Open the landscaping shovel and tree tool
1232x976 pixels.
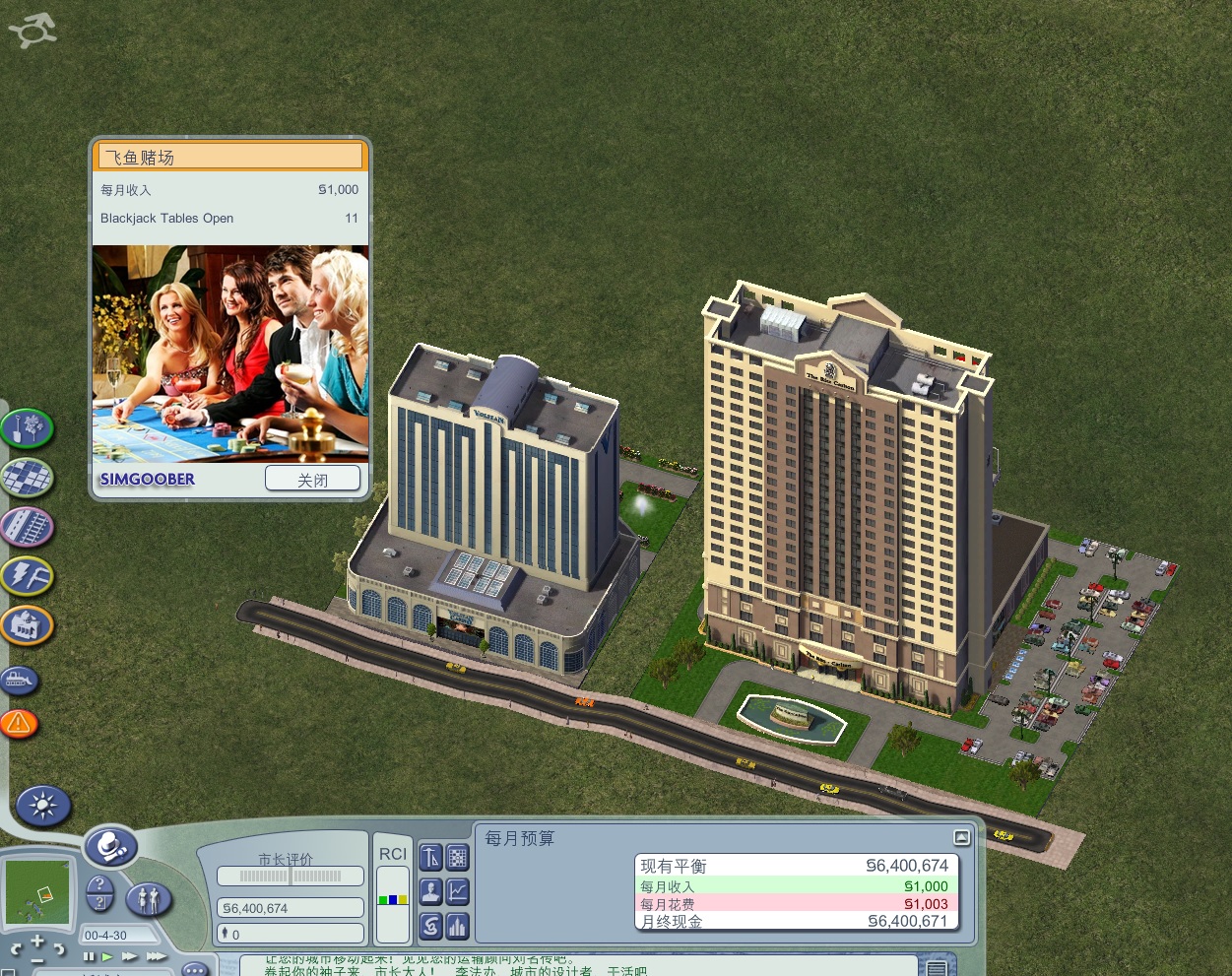27,428
